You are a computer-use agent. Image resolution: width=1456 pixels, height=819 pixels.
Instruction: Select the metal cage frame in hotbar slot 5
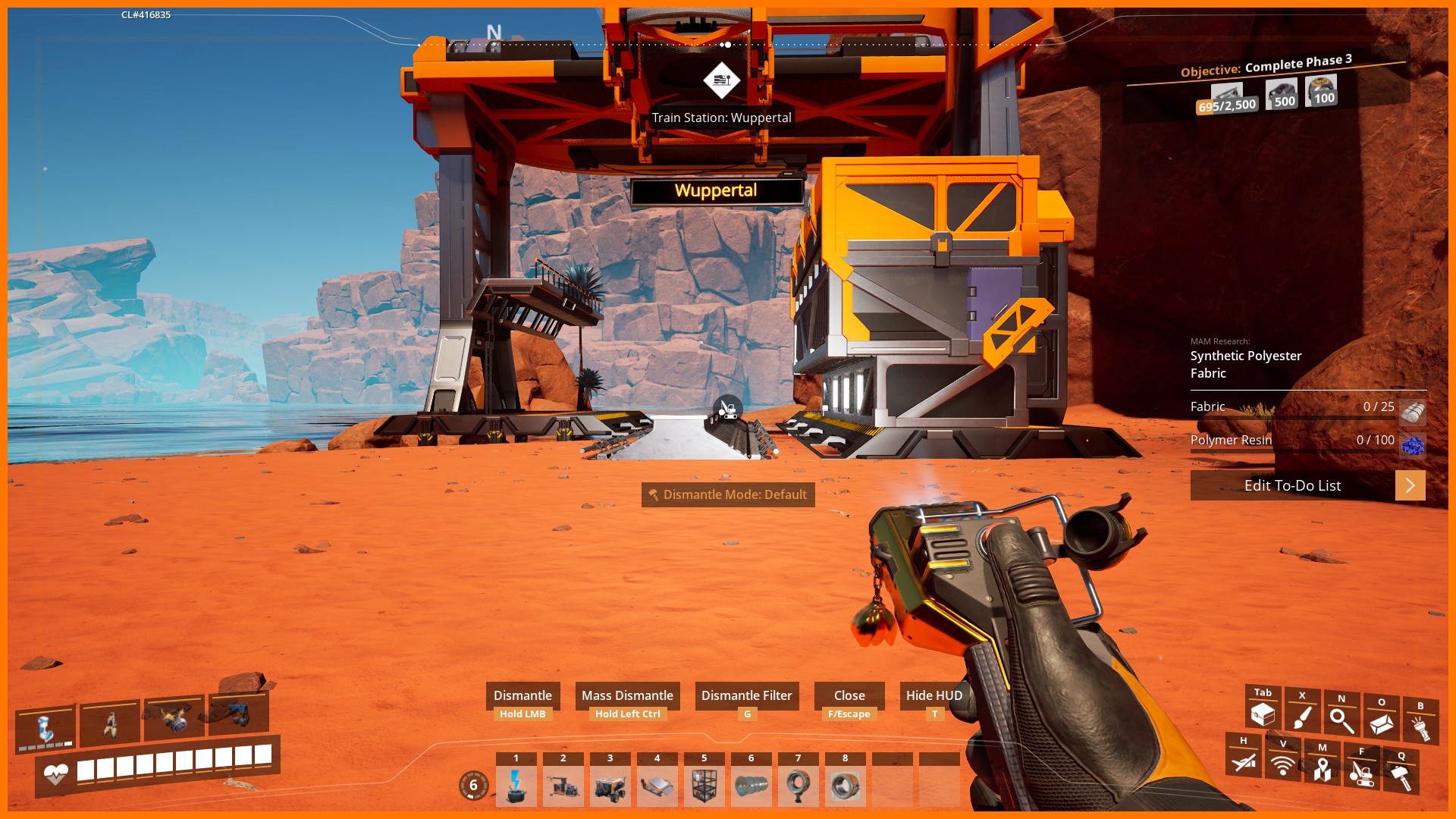[704, 786]
